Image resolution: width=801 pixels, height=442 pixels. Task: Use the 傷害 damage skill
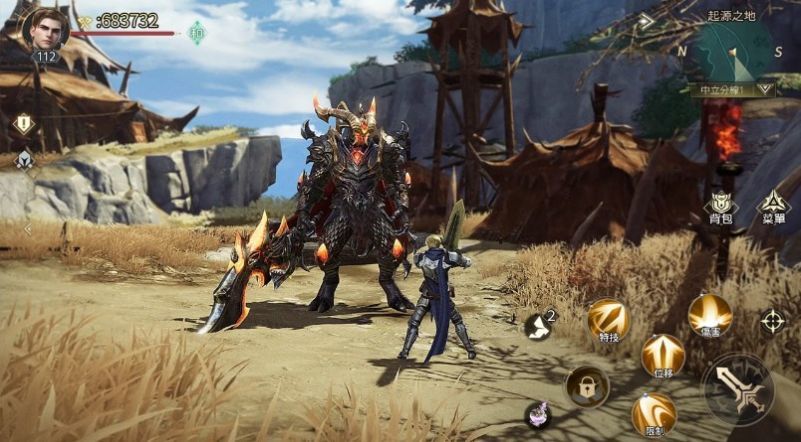tap(709, 315)
